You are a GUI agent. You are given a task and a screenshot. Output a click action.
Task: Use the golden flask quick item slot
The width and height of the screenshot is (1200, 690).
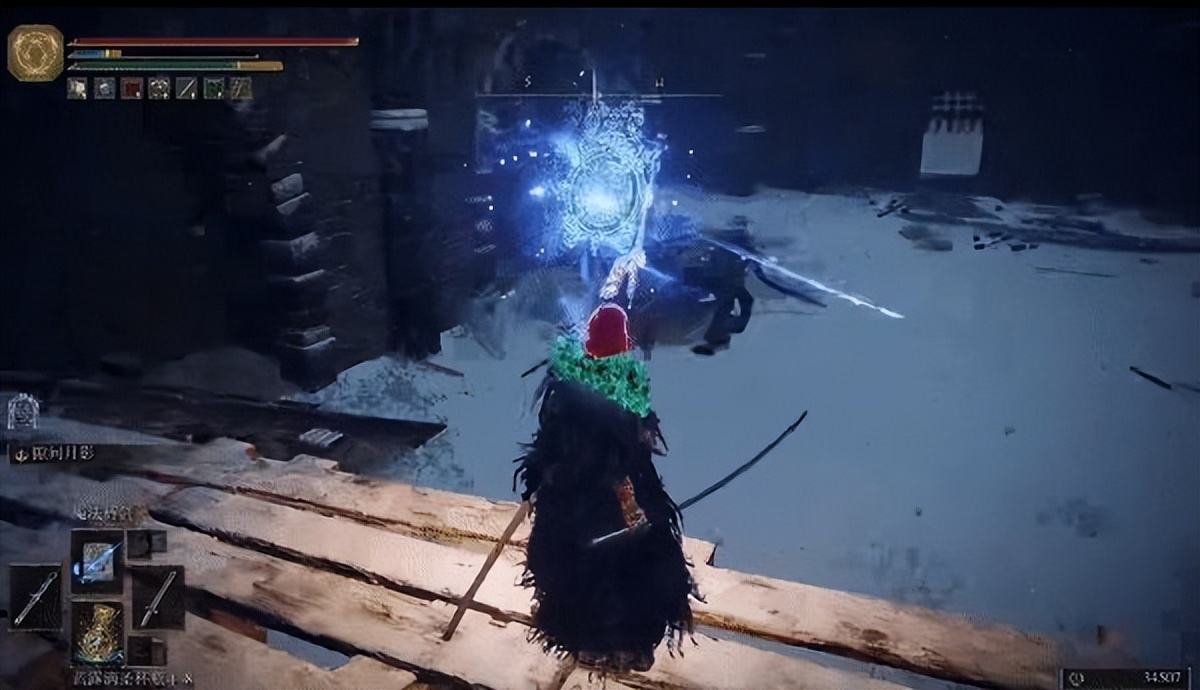click(x=97, y=632)
